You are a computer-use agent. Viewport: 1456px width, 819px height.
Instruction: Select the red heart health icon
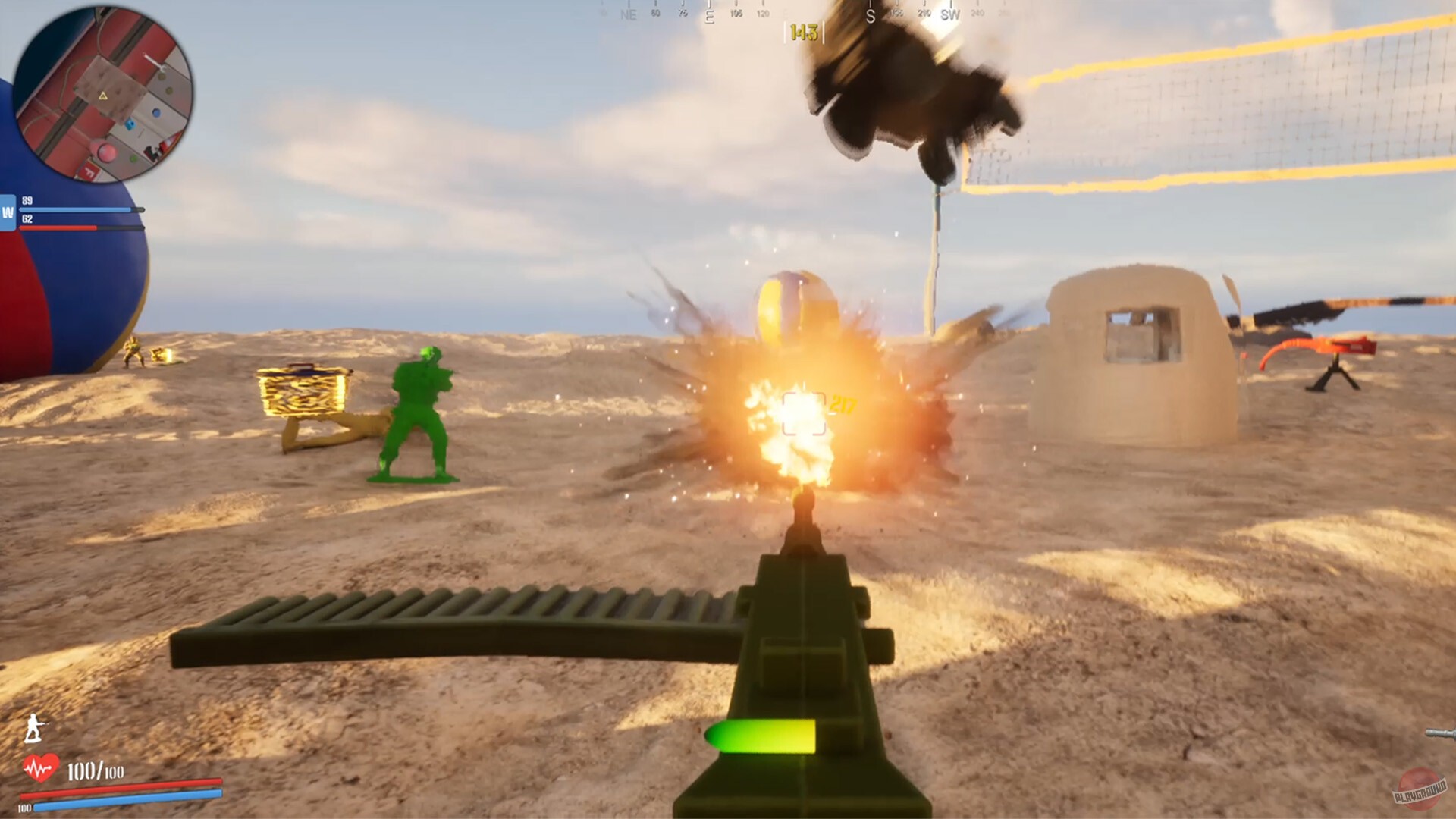click(x=40, y=767)
